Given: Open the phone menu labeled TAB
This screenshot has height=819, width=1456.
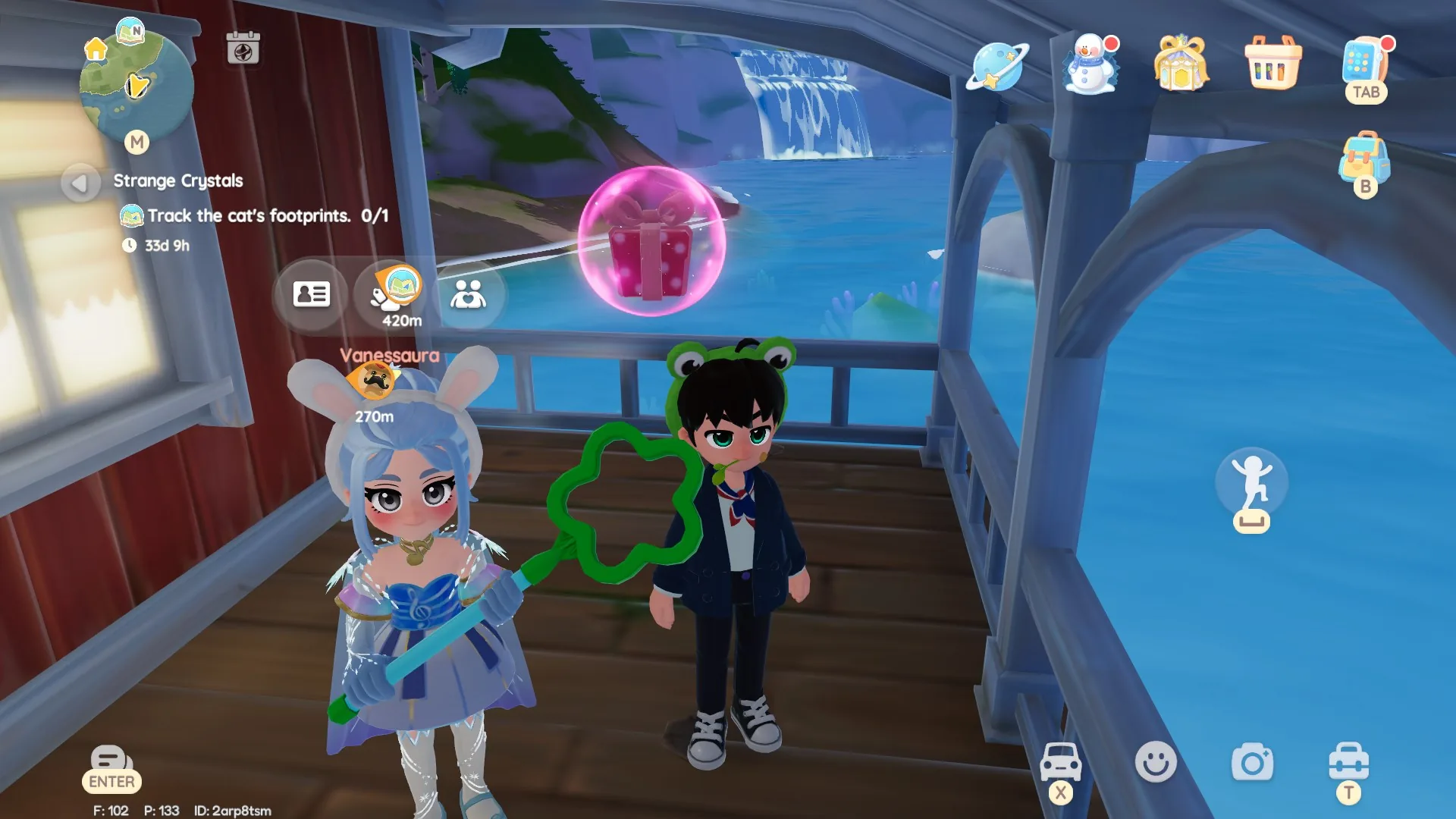Looking at the screenshot, I should (1365, 68).
